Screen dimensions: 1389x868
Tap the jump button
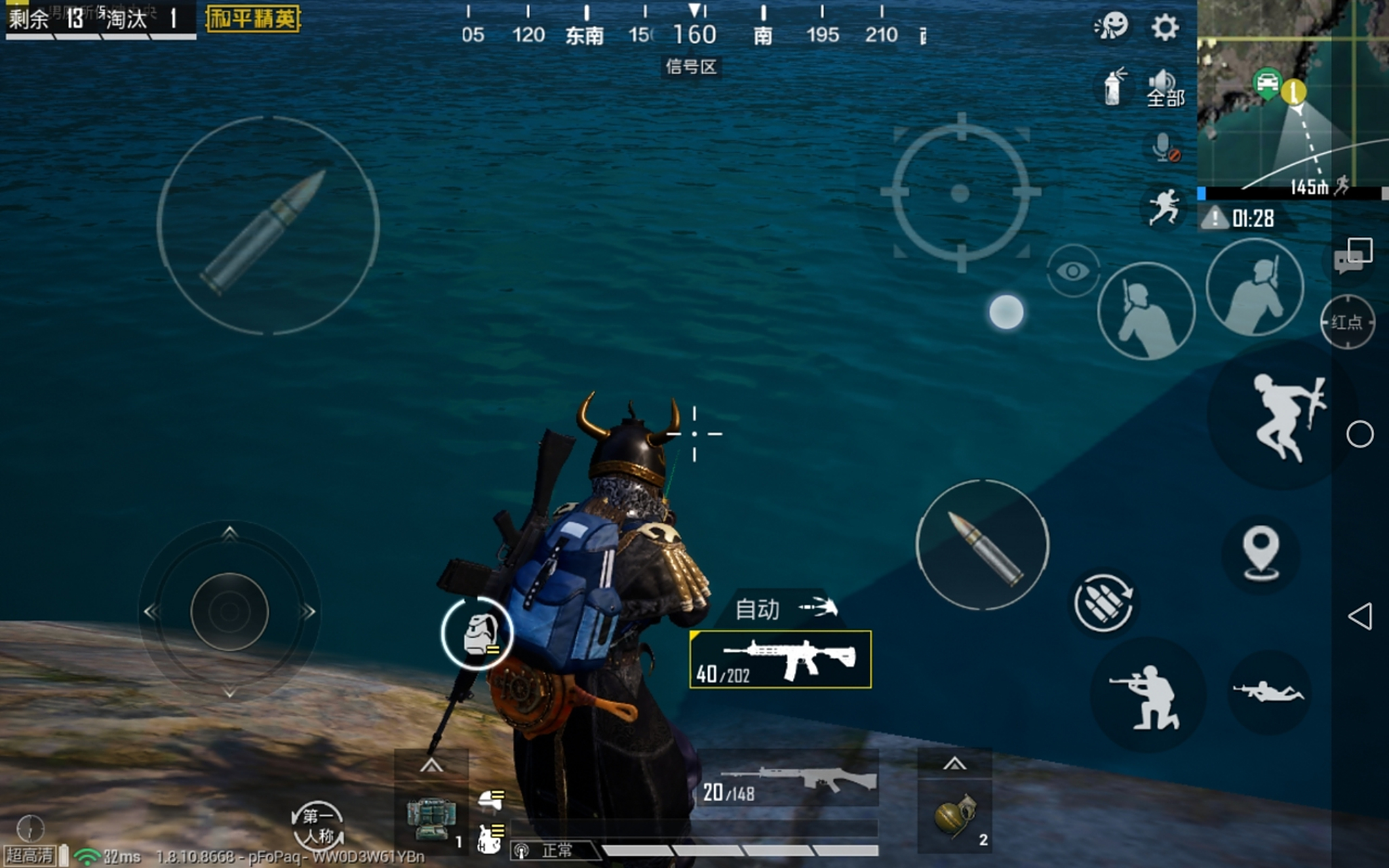click(1281, 417)
